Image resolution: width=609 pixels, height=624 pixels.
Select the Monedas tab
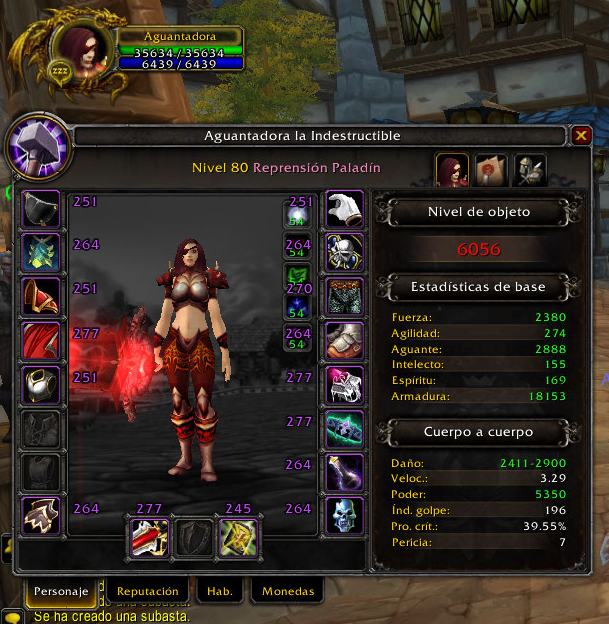click(288, 591)
